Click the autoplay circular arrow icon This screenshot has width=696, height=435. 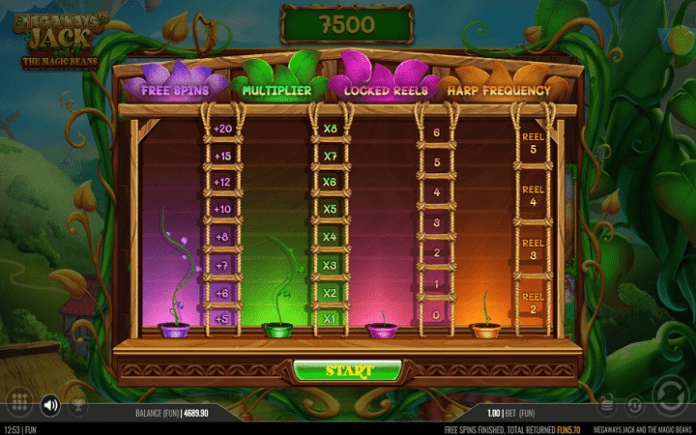tap(634, 405)
